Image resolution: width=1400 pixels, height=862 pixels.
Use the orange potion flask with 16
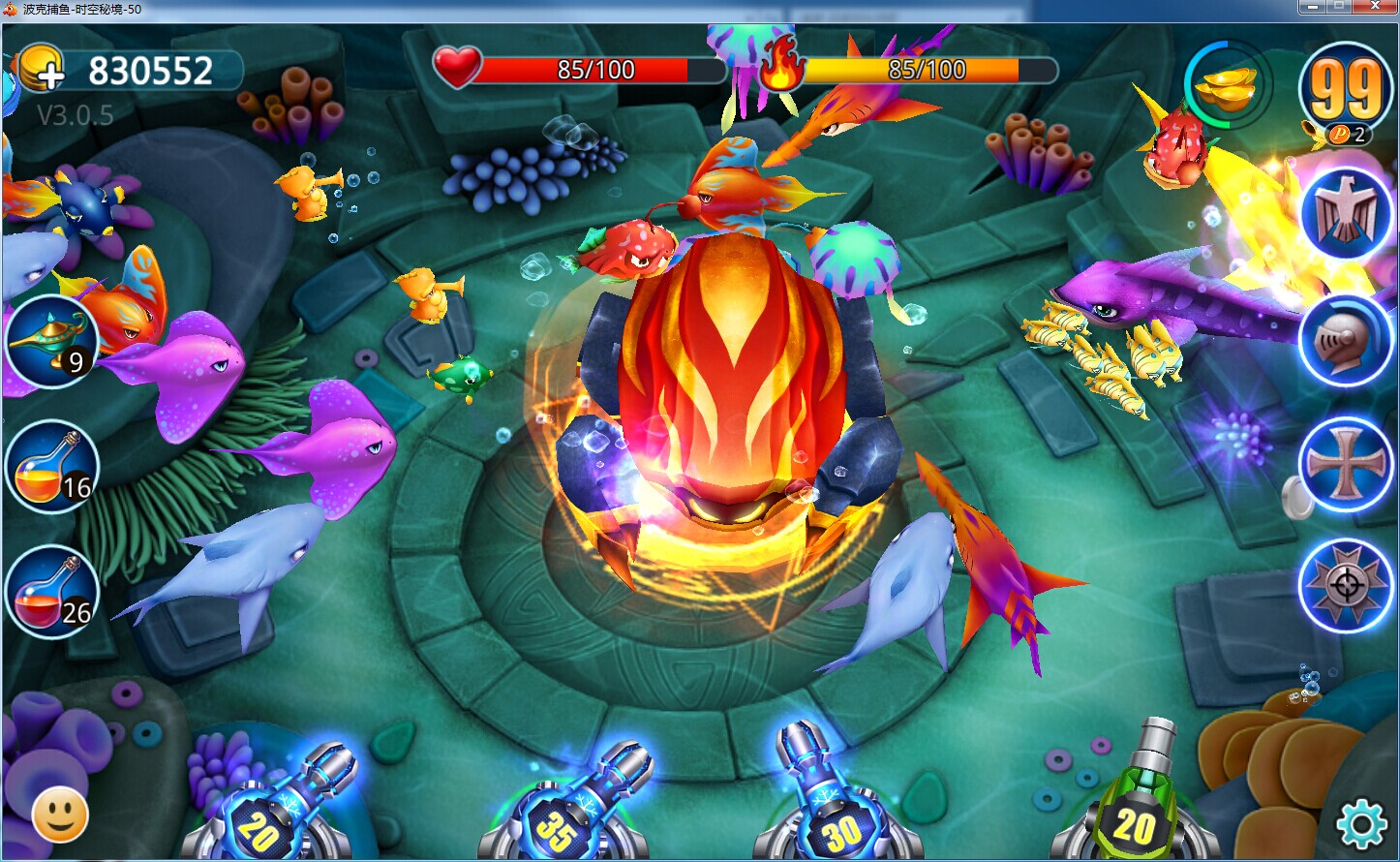point(51,468)
